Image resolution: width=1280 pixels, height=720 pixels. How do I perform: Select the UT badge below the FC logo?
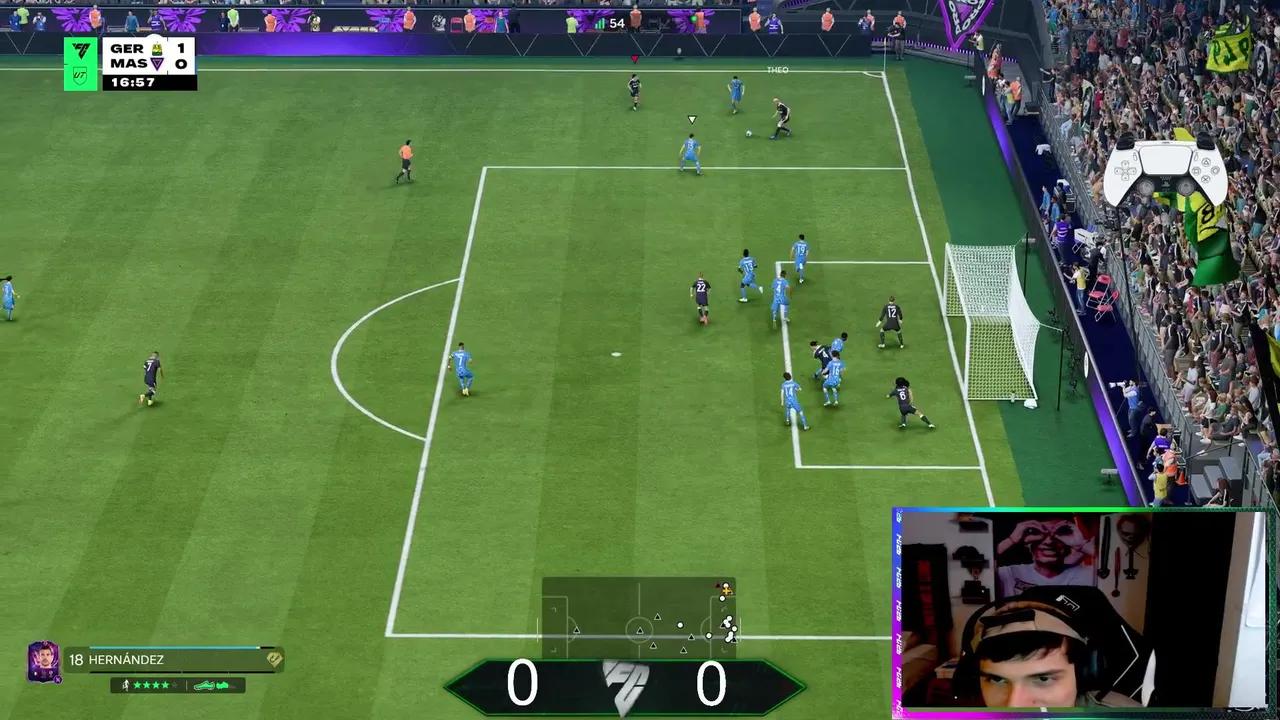[x=79, y=76]
